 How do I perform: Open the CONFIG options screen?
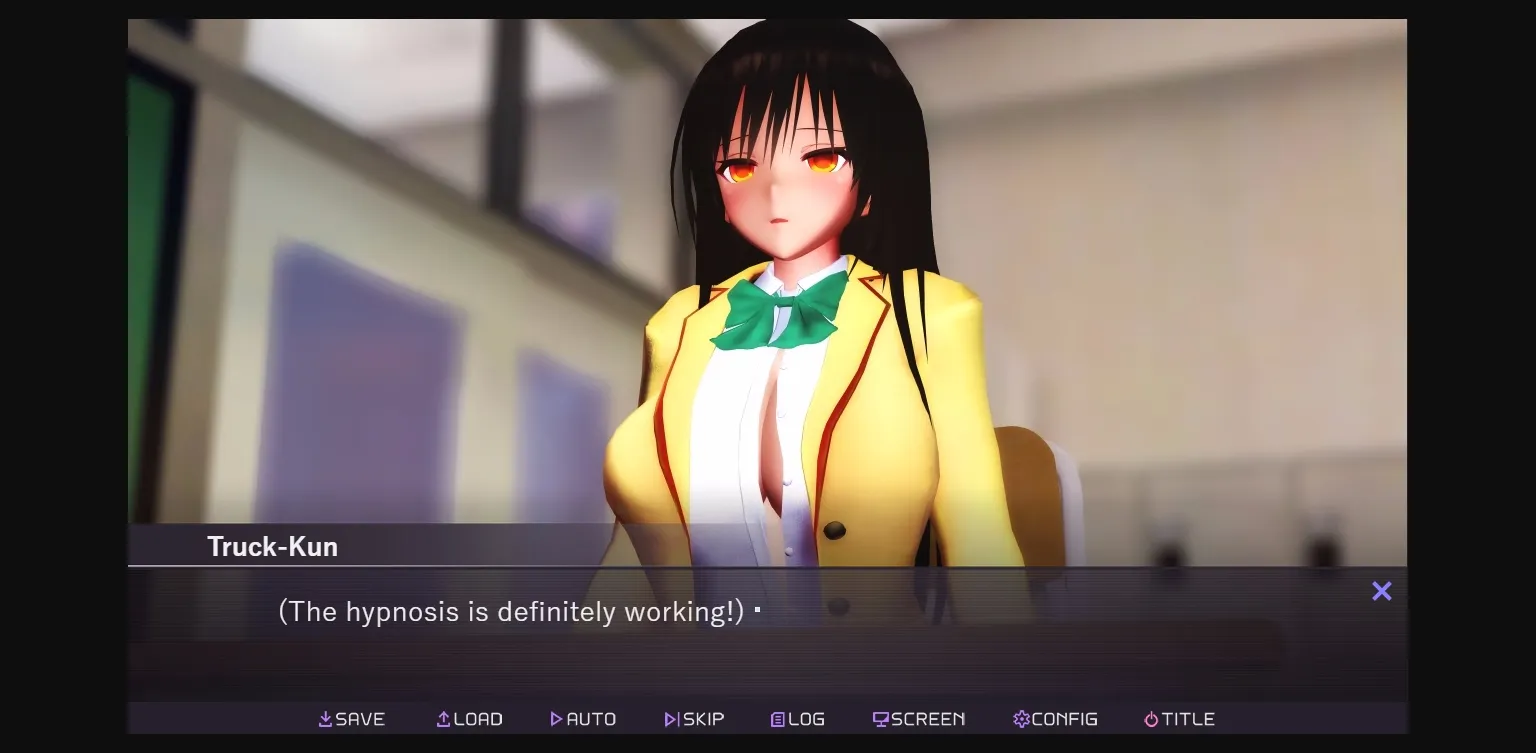(x=1057, y=718)
